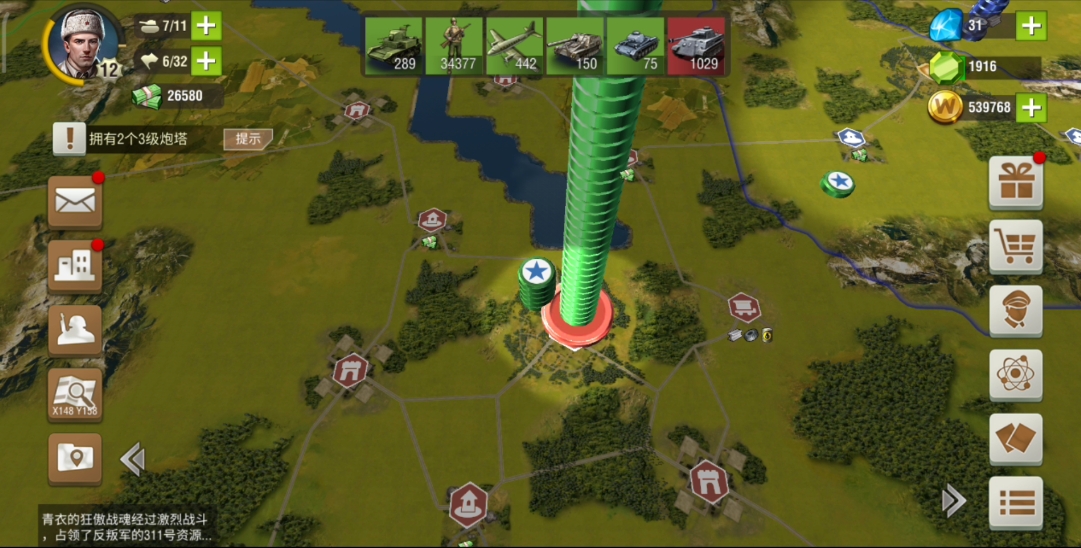This screenshot has height=548, width=1081.
Task: Open the officer general menu
Action: click(x=1015, y=311)
